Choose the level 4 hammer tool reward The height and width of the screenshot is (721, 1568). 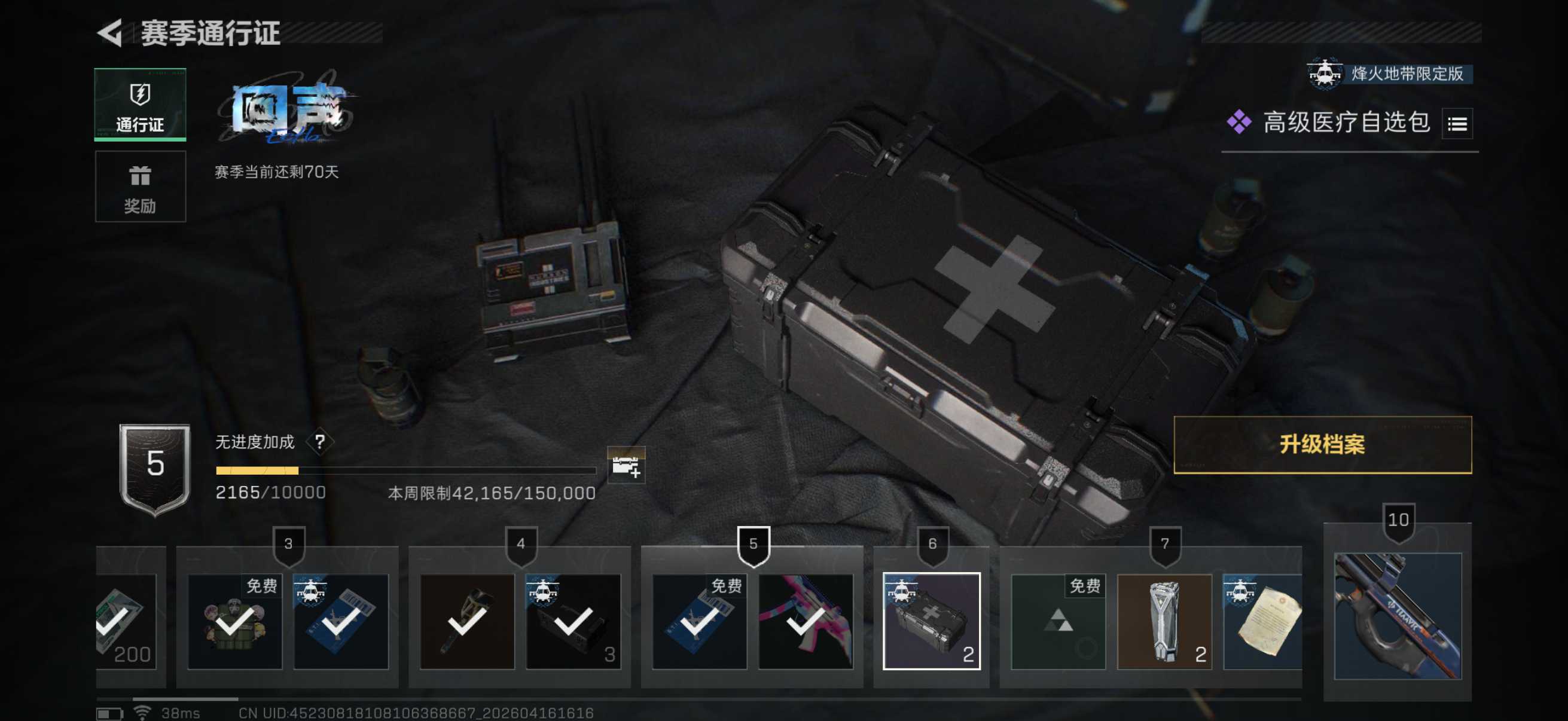(467, 621)
